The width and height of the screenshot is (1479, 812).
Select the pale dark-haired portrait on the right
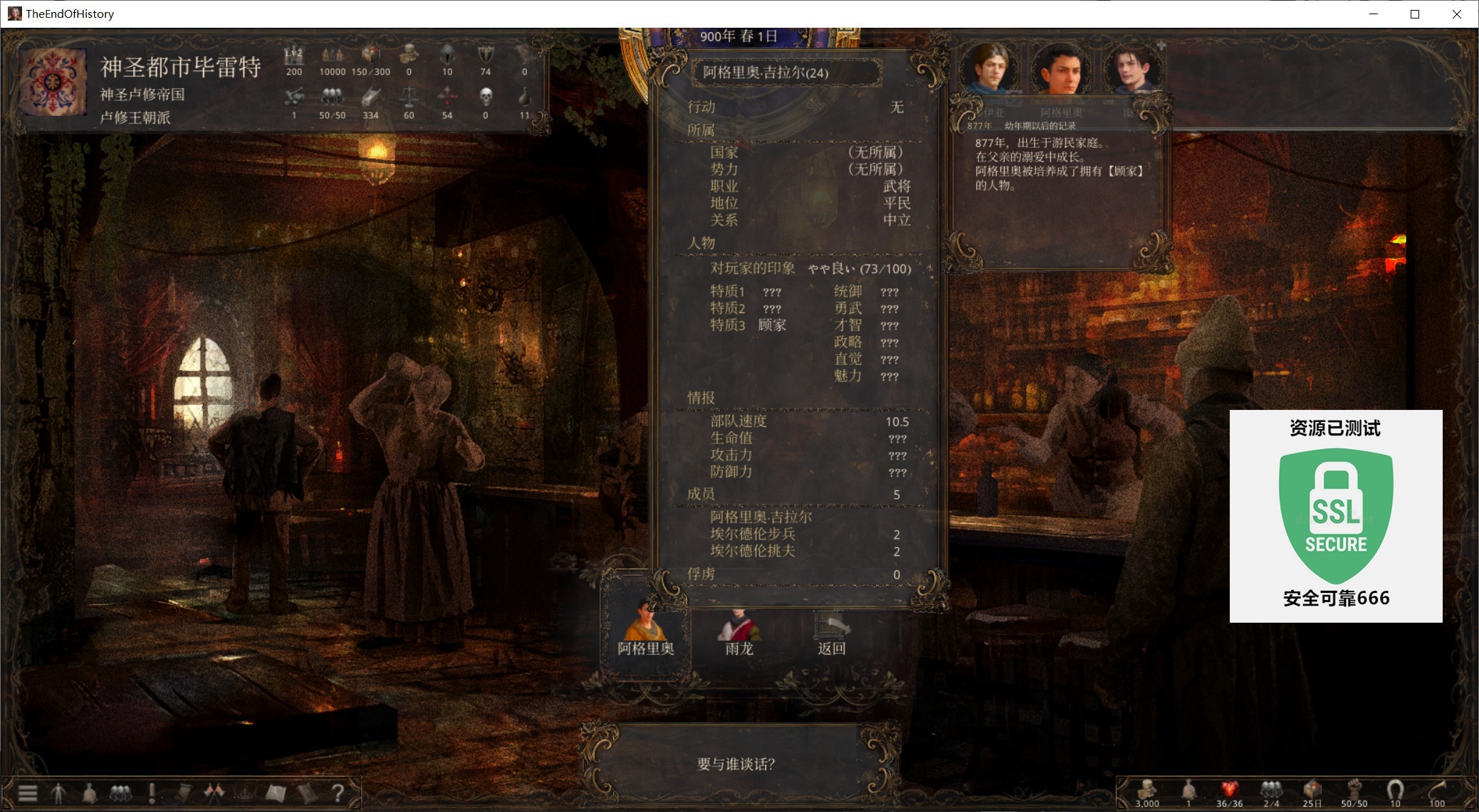pos(1132,70)
